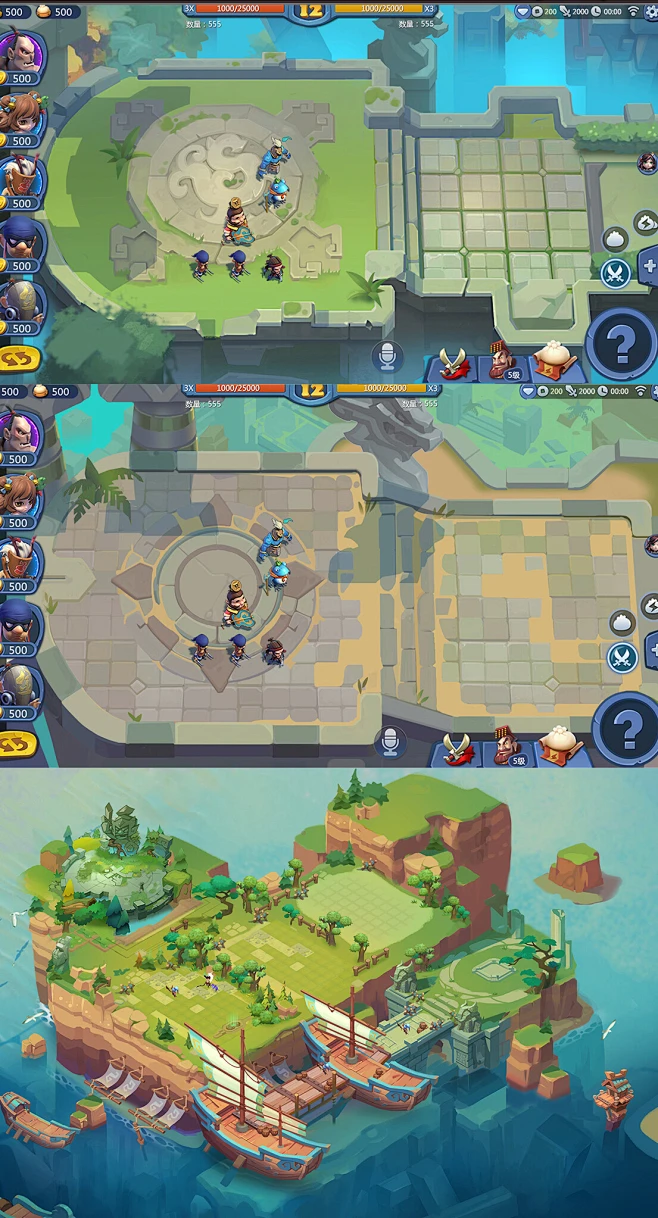Image resolution: width=658 pixels, height=1218 pixels.
Task: Select the bearded general 5级 portrait, stone-courtyard screen
Action: [x=508, y=745]
